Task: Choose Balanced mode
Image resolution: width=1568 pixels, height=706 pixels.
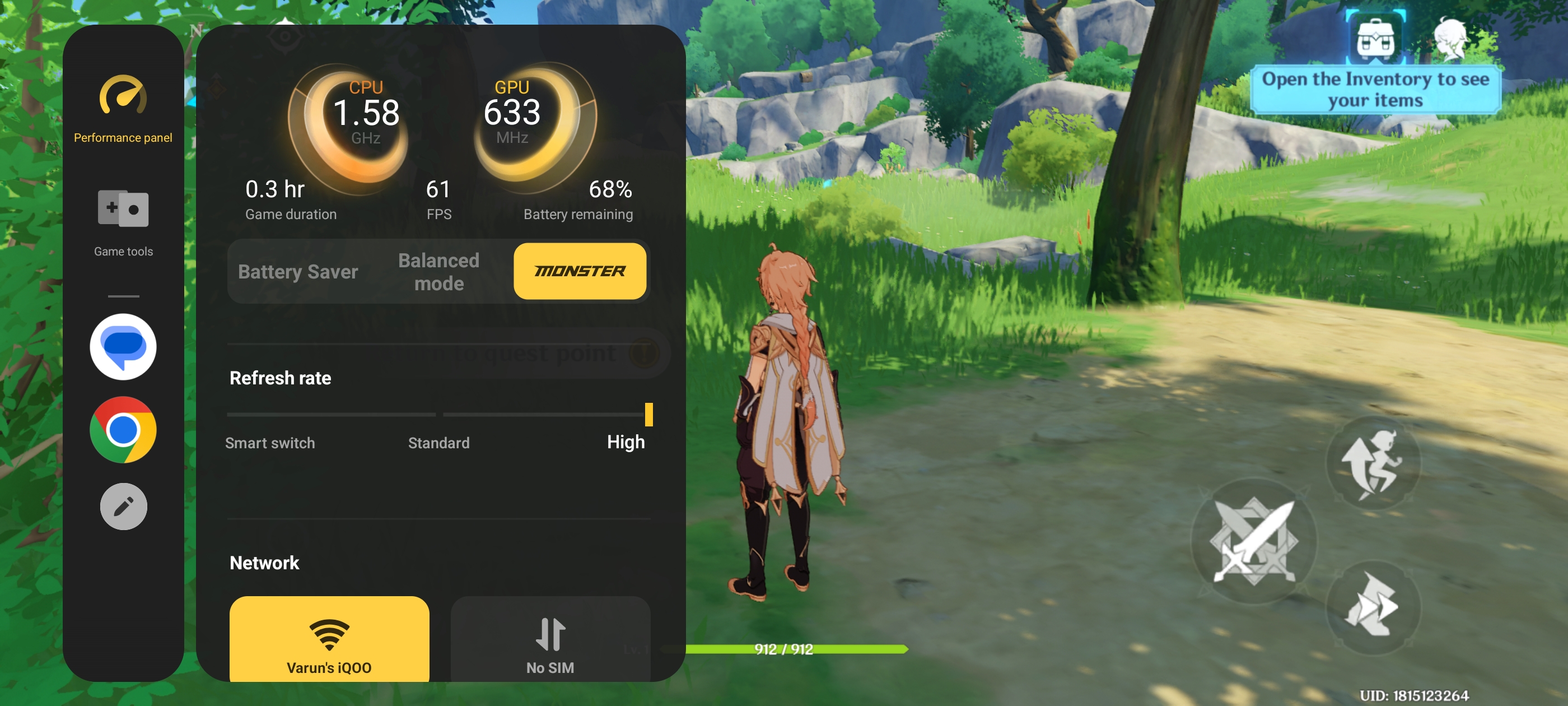Action: tap(438, 272)
